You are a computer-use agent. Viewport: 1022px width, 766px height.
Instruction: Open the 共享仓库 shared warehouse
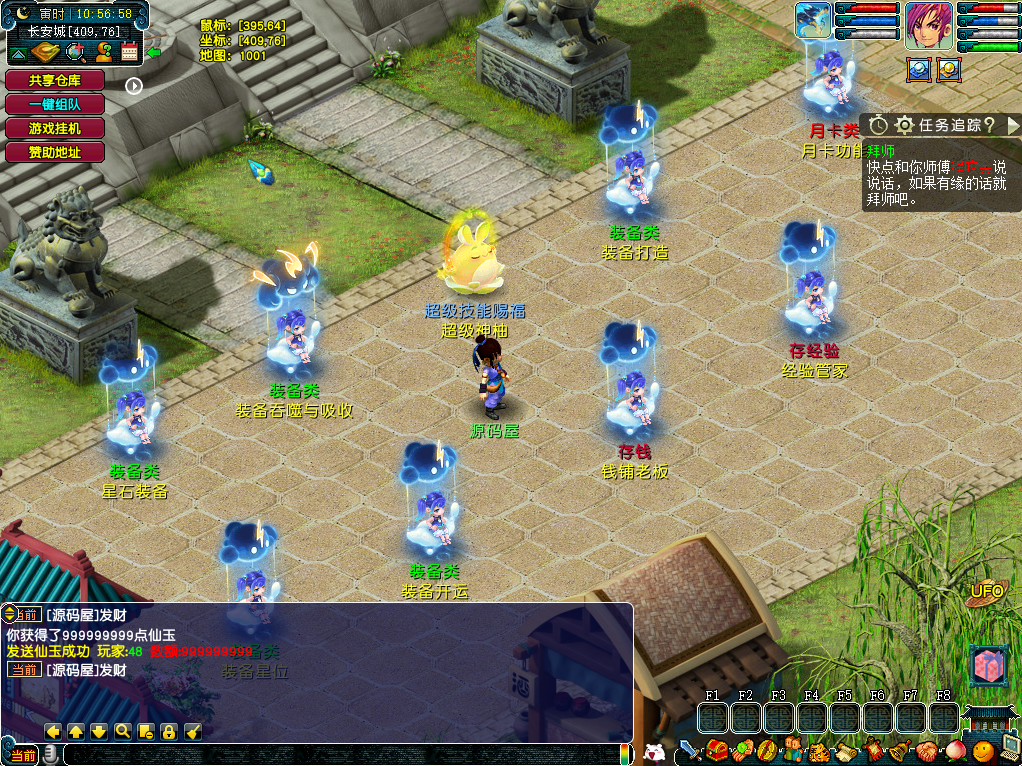[x=55, y=80]
